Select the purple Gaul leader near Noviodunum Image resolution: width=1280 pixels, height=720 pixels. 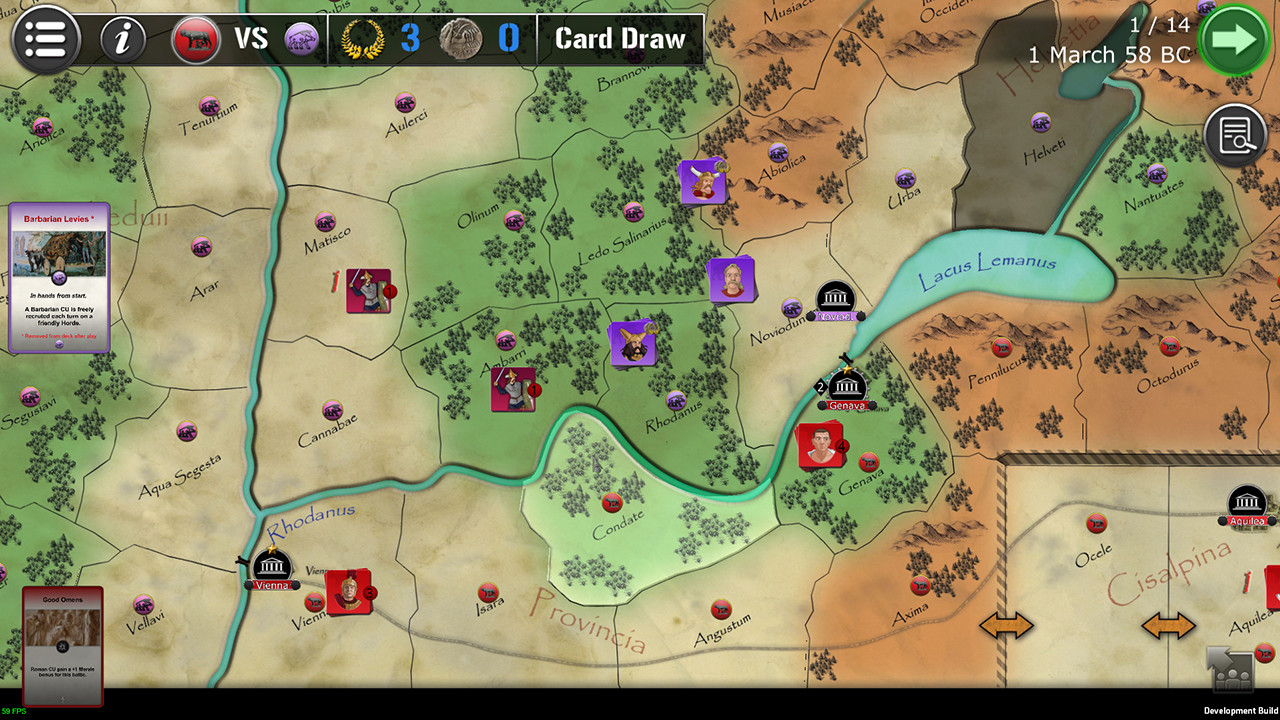tap(730, 280)
